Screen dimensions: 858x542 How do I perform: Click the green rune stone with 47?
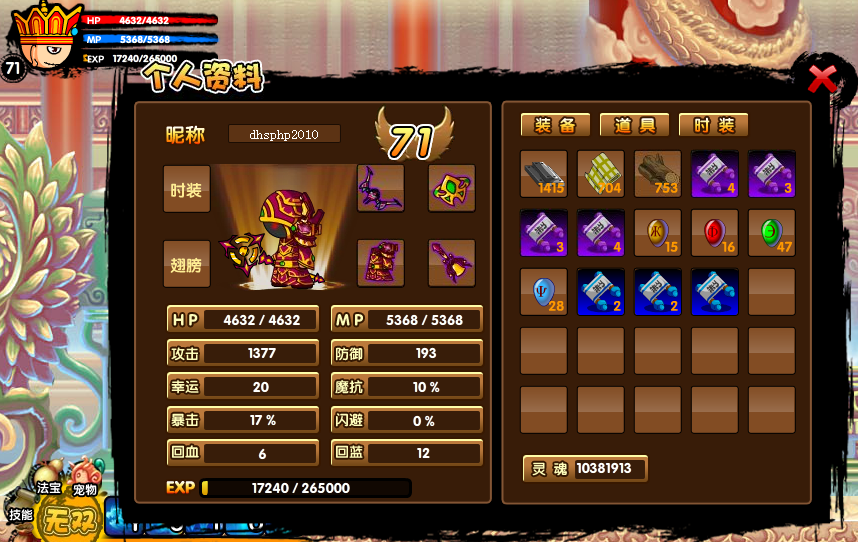[772, 233]
